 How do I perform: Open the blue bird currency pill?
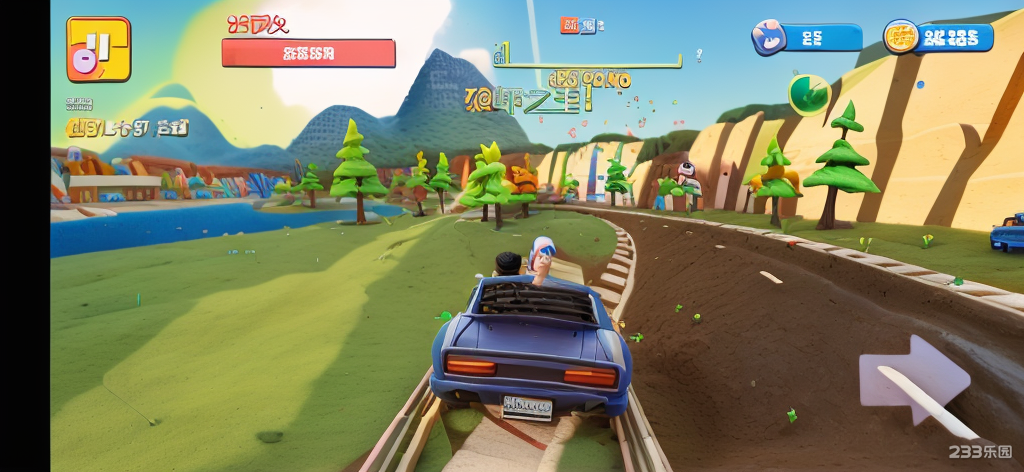pyautogui.click(x=807, y=38)
